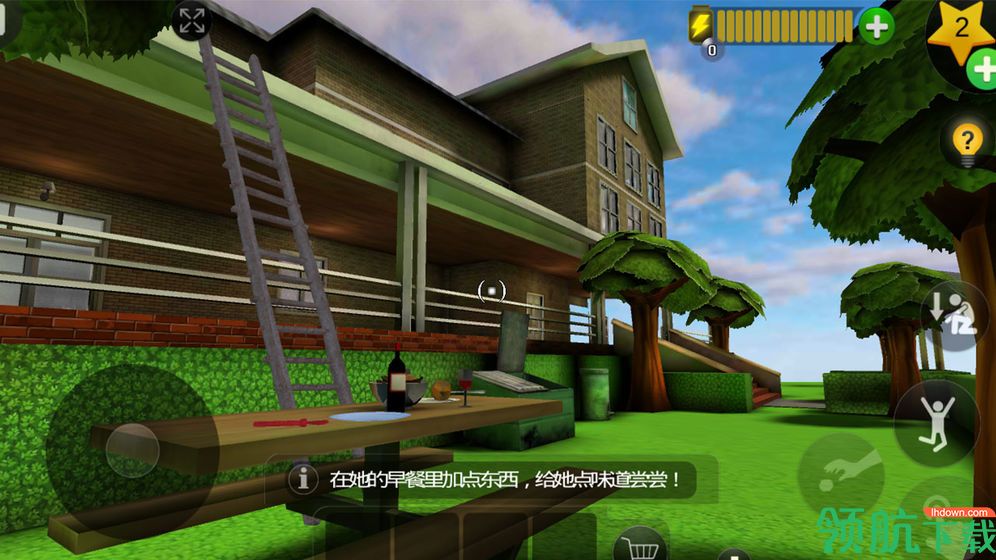
Task: Tap the jumping figure button
Action: click(x=937, y=421)
